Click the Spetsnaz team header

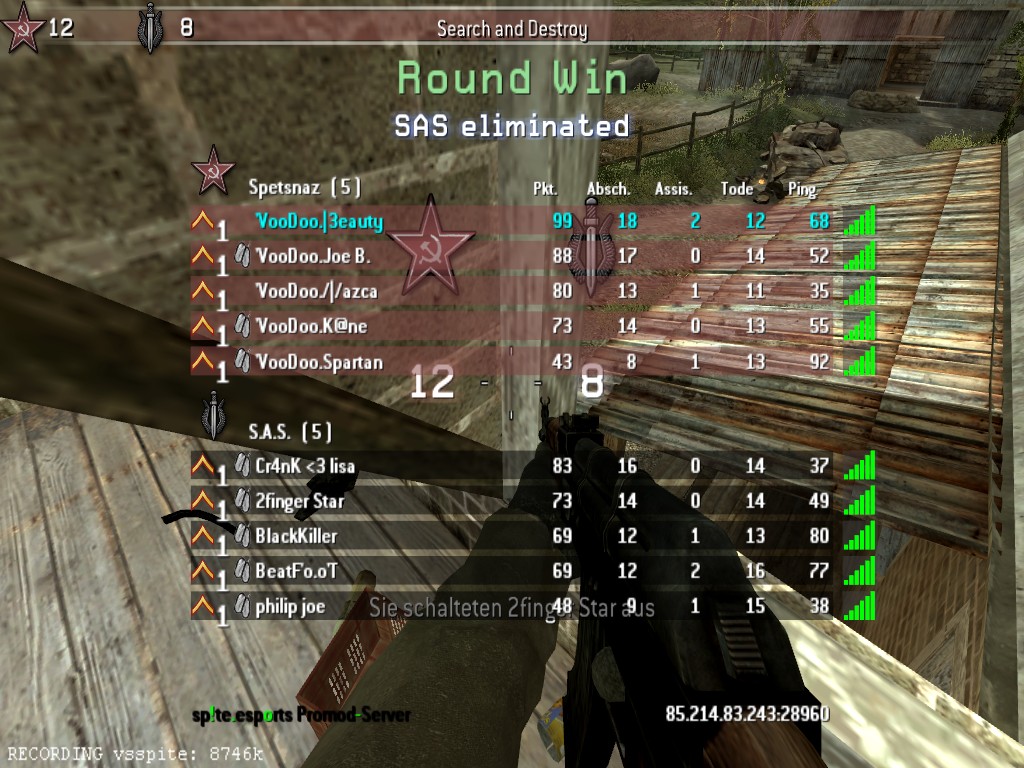click(x=304, y=186)
